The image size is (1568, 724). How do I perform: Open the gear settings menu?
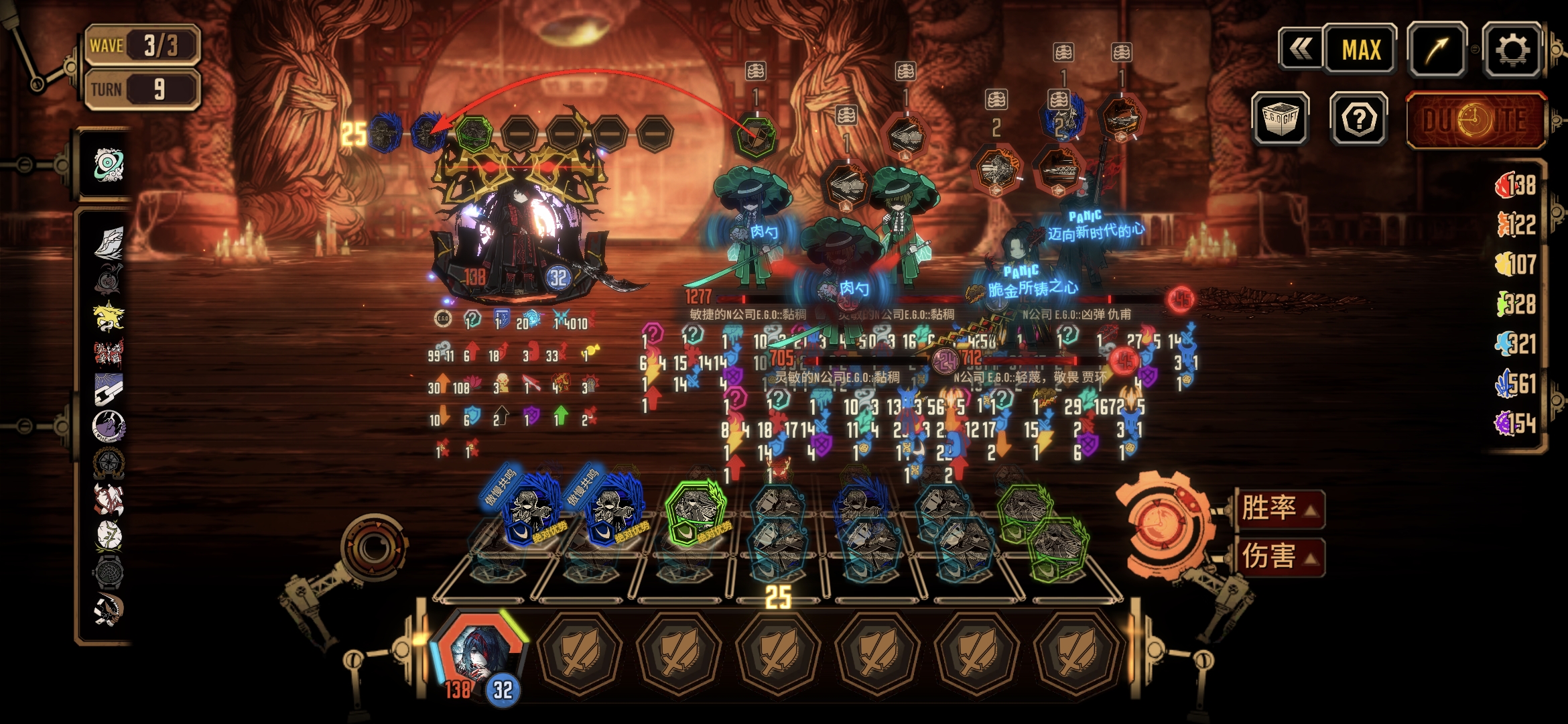[x=1512, y=50]
